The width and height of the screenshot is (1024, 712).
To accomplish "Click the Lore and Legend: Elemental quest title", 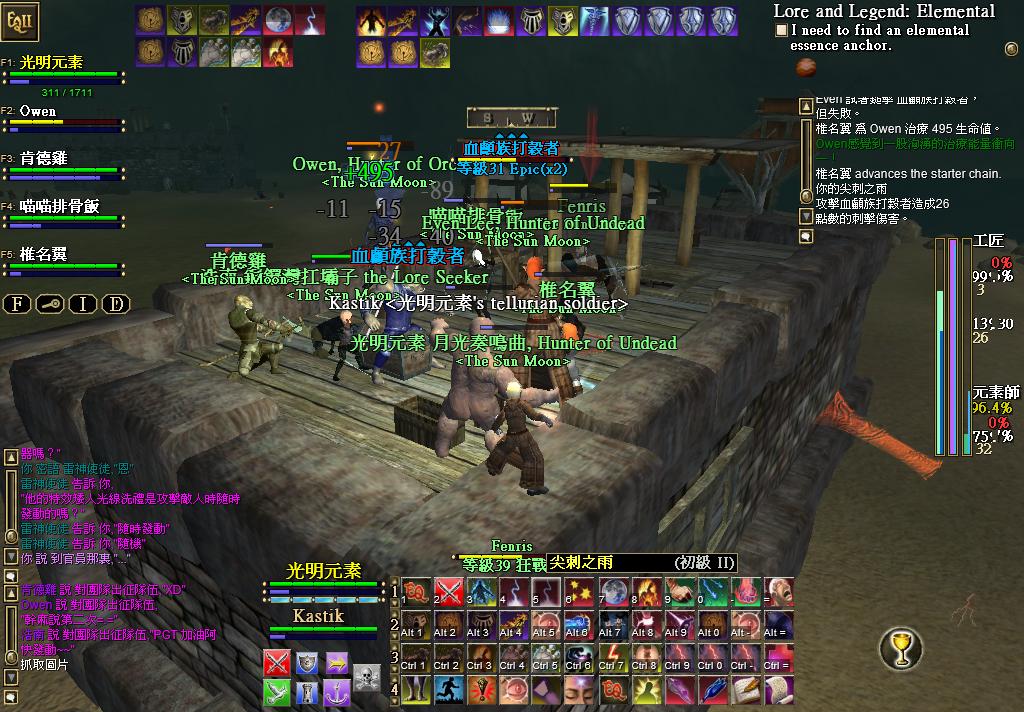I will click(x=884, y=11).
